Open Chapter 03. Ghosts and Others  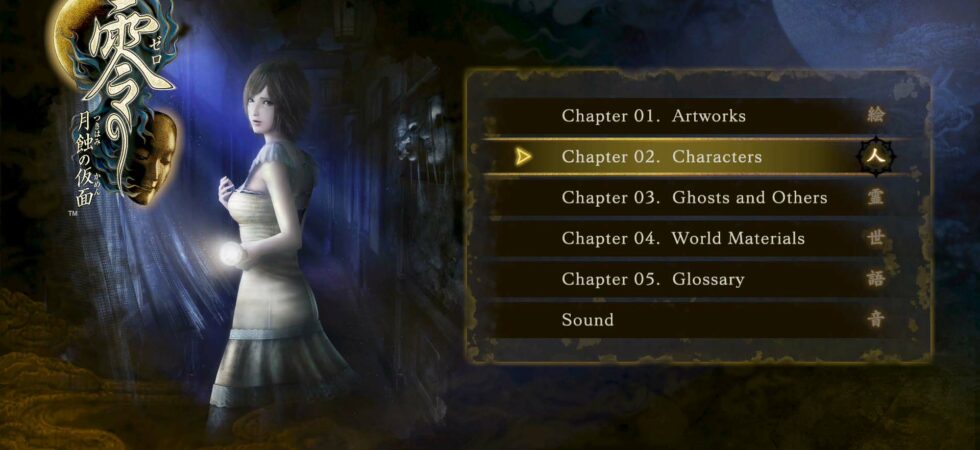click(x=694, y=198)
